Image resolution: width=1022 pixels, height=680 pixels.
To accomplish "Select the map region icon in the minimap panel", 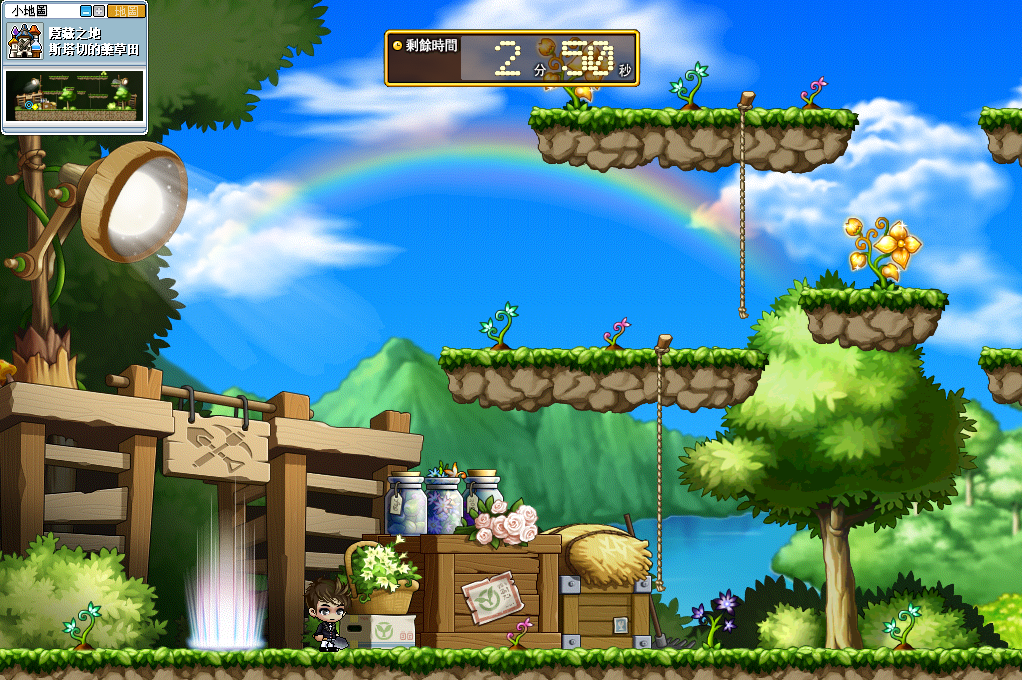I will coord(25,41).
